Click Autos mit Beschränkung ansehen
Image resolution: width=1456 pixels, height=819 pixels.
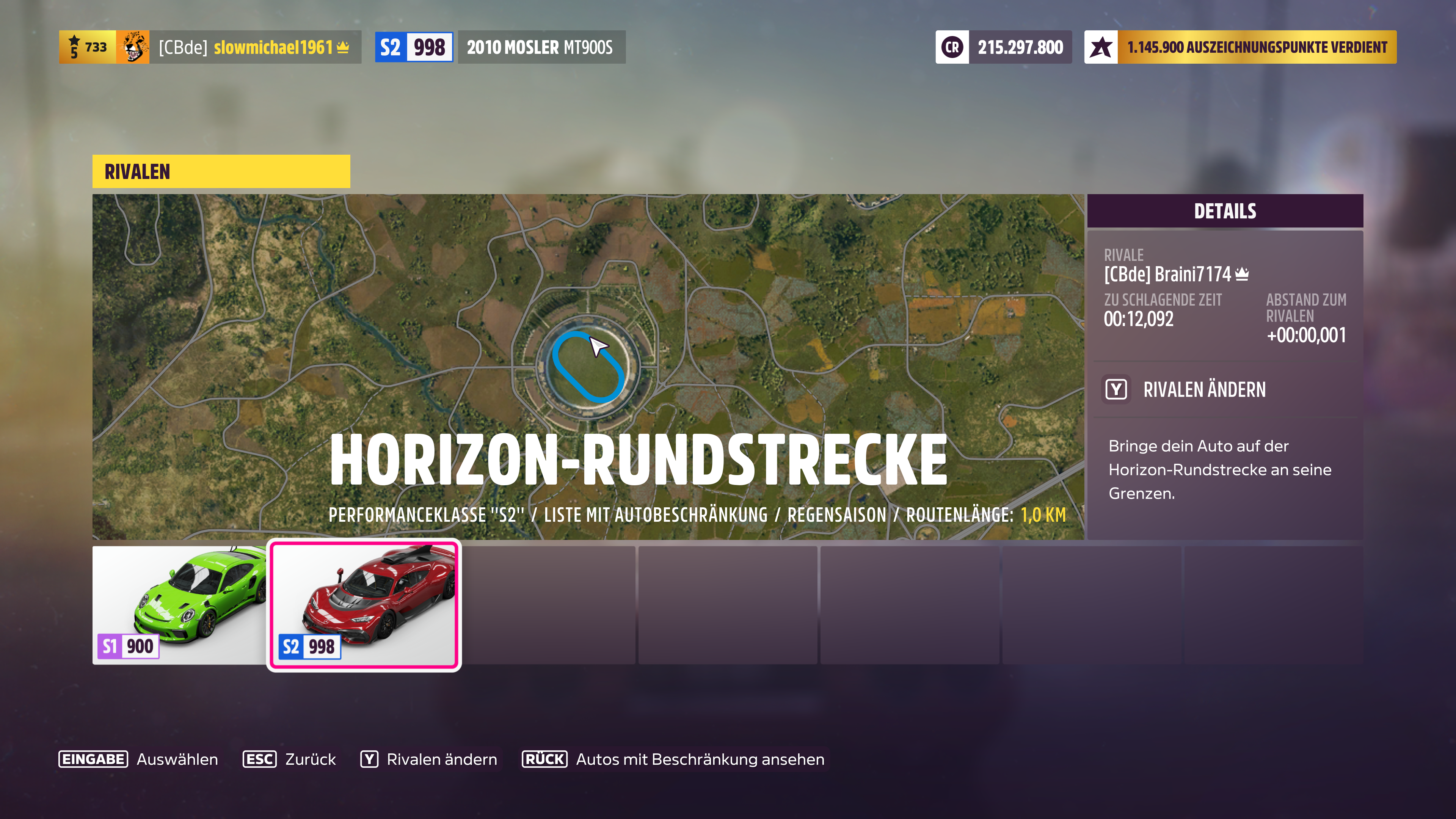click(x=700, y=759)
